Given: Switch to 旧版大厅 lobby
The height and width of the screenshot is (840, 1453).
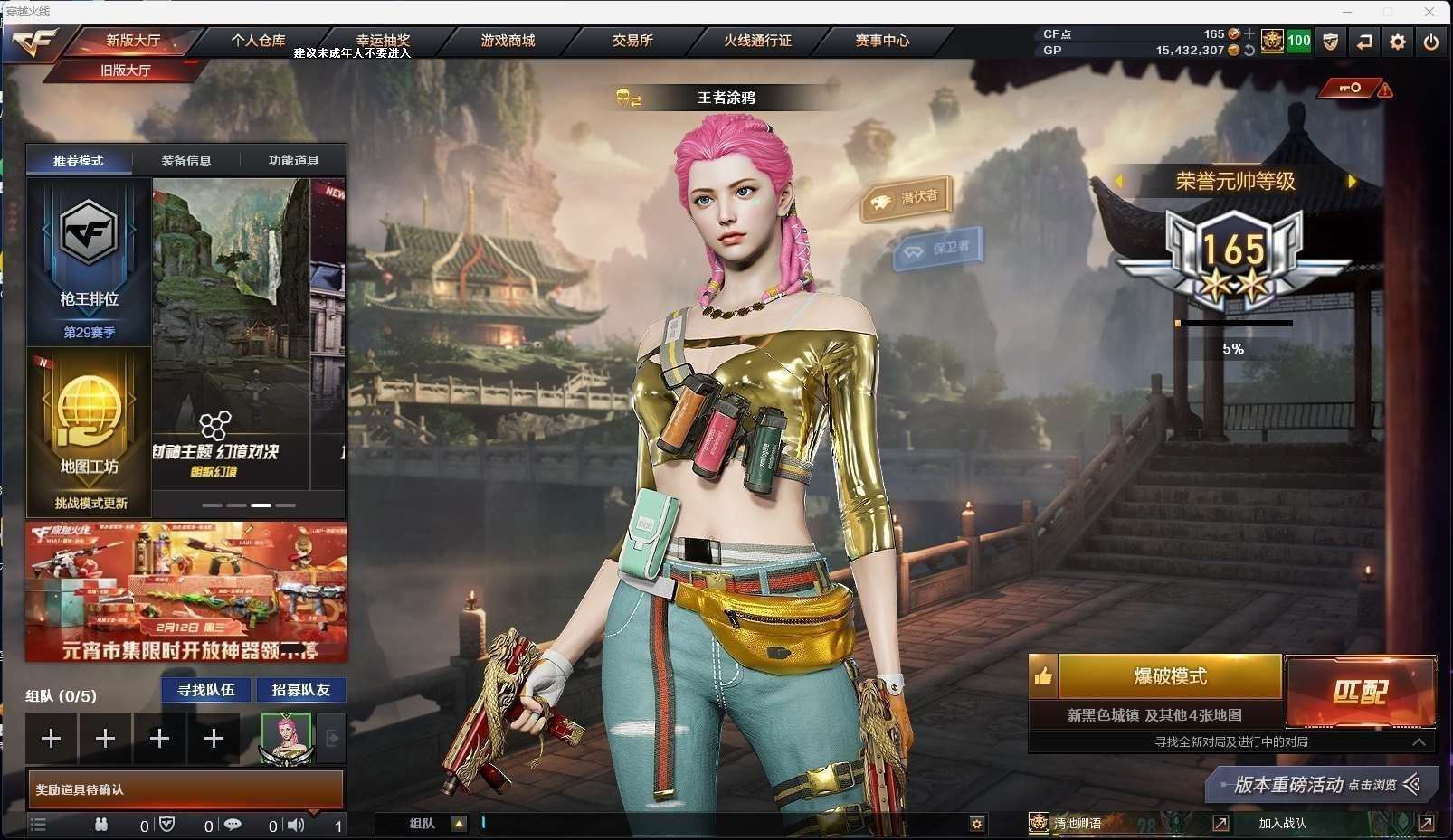Looking at the screenshot, I should pyautogui.click(x=126, y=71).
